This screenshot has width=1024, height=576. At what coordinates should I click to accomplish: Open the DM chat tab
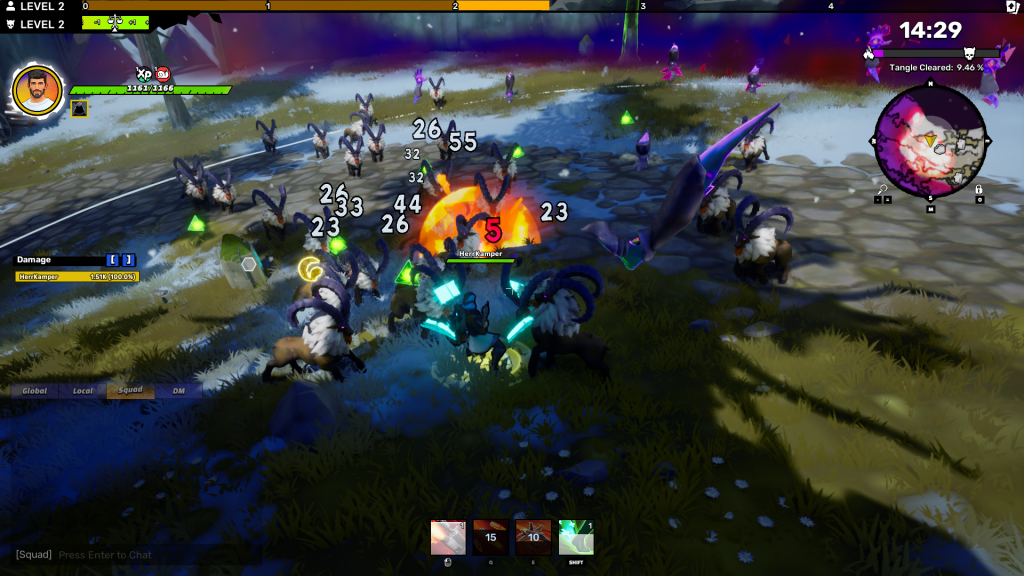(178, 390)
